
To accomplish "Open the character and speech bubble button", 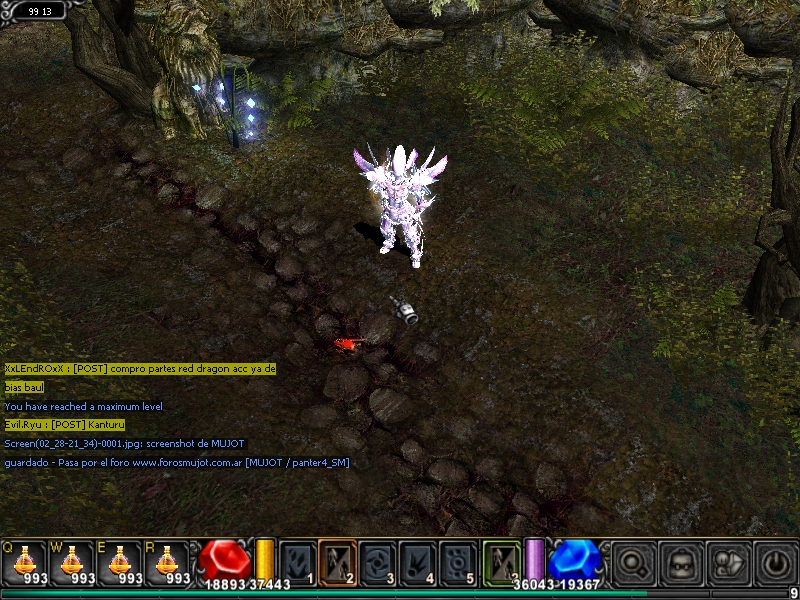I will (729, 562).
